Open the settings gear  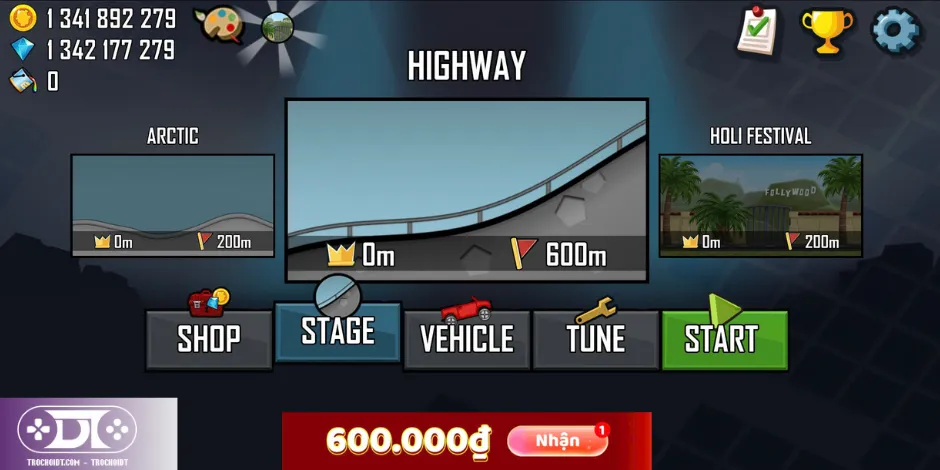895,31
